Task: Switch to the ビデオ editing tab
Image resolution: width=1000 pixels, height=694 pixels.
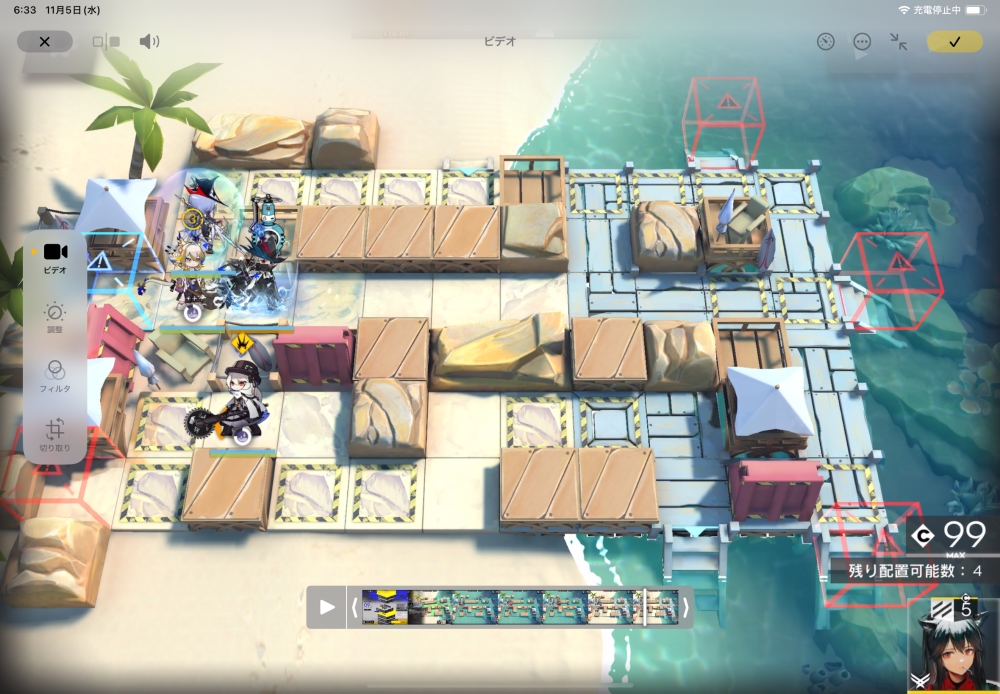Action: tap(55, 257)
